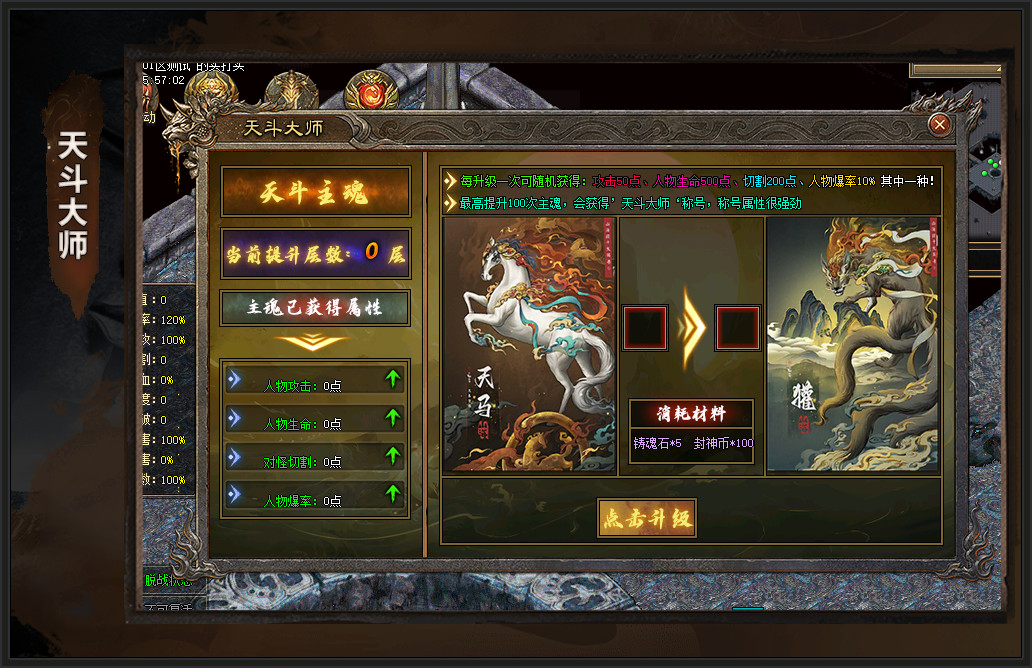
Task: Open the golden armor emblem HUD icon
Action: [291, 92]
